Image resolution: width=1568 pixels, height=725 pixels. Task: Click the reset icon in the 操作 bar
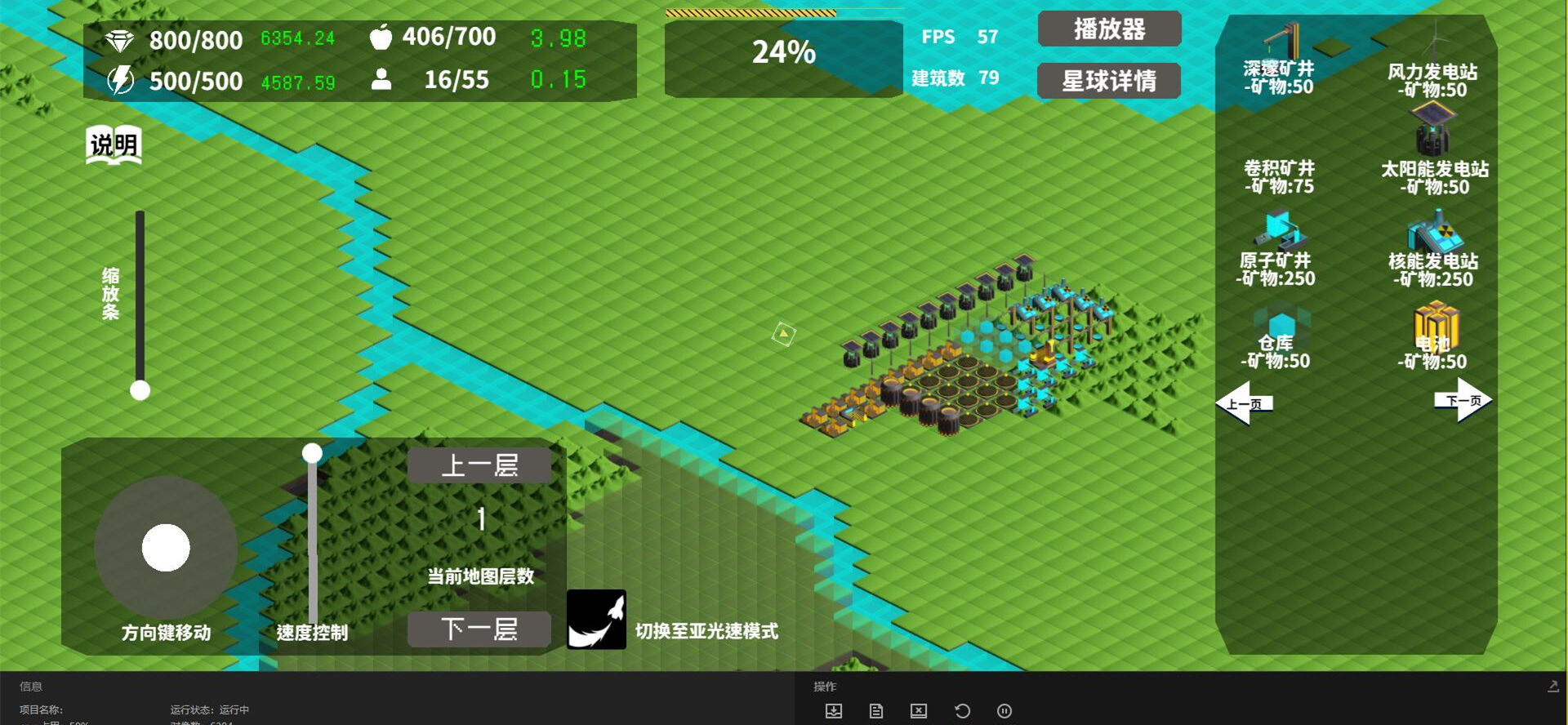pyautogui.click(x=961, y=710)
